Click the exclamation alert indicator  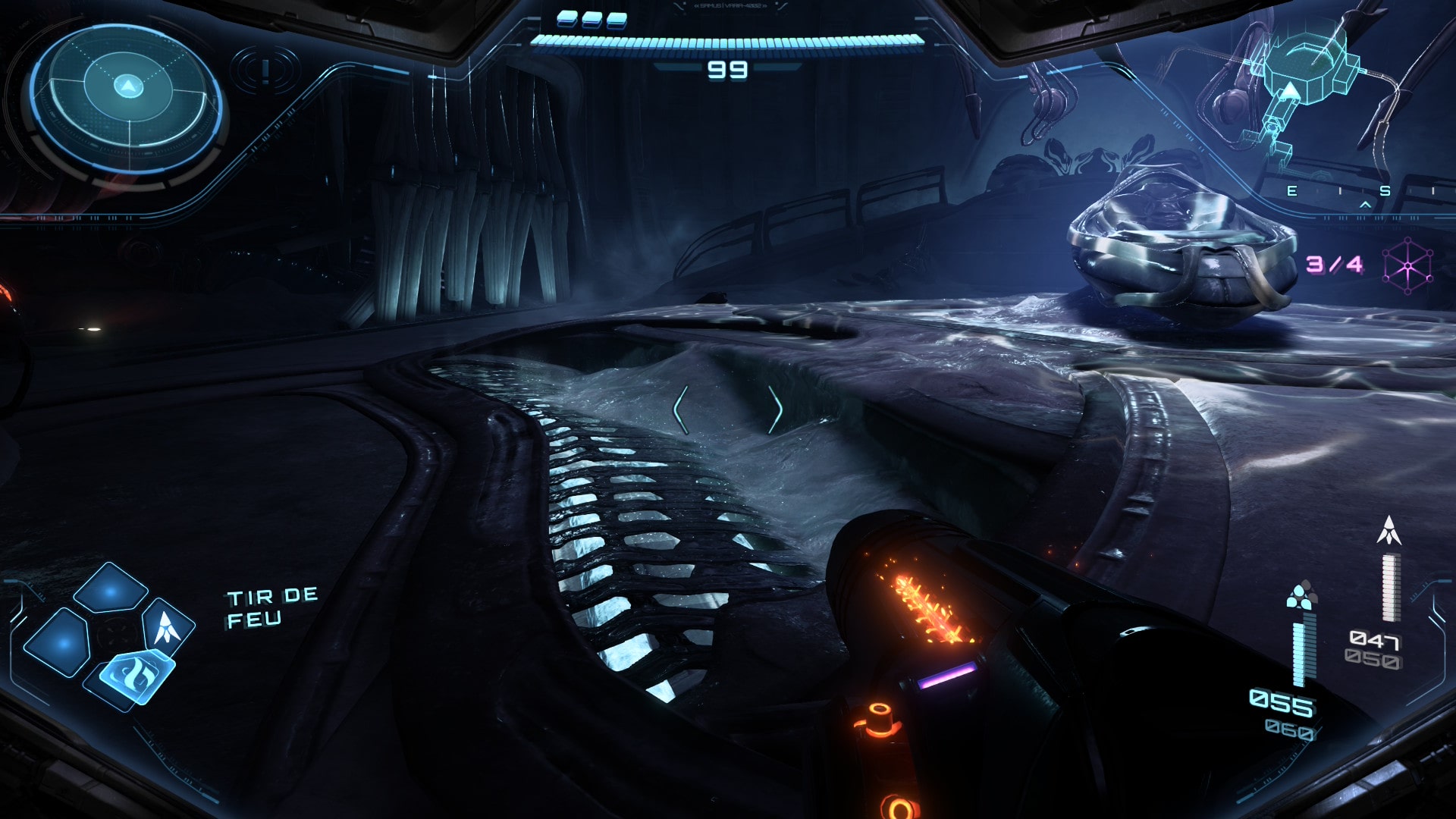265,71
